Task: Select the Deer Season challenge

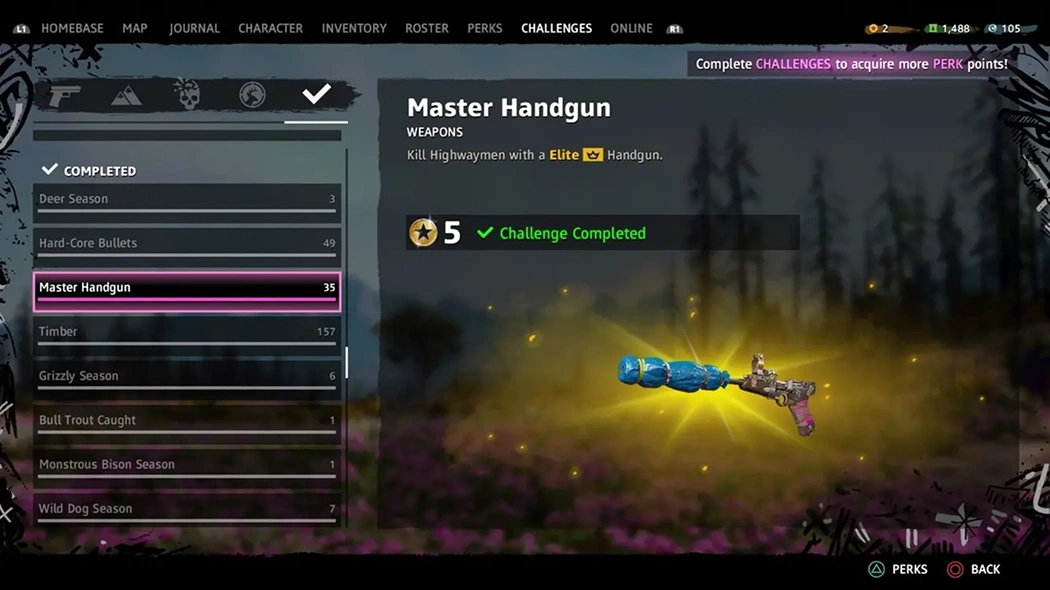Action: point(187,199)
